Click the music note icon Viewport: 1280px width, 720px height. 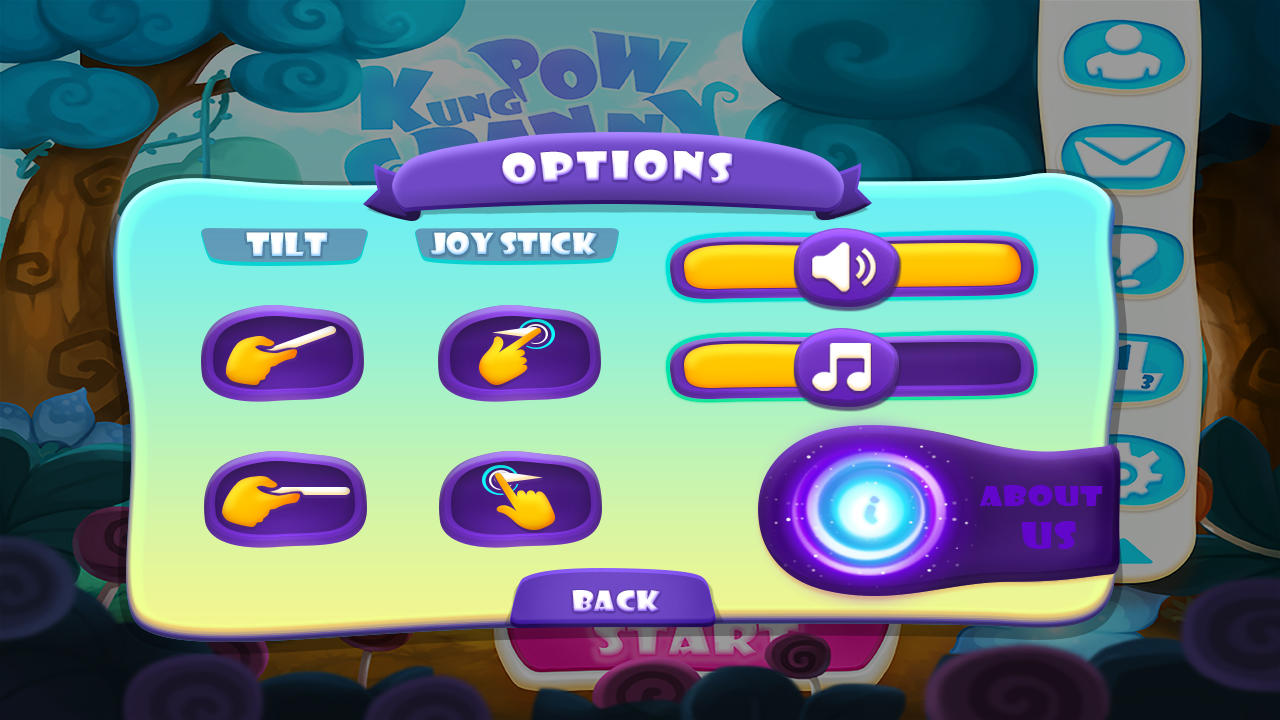click(x=845, y=368)
